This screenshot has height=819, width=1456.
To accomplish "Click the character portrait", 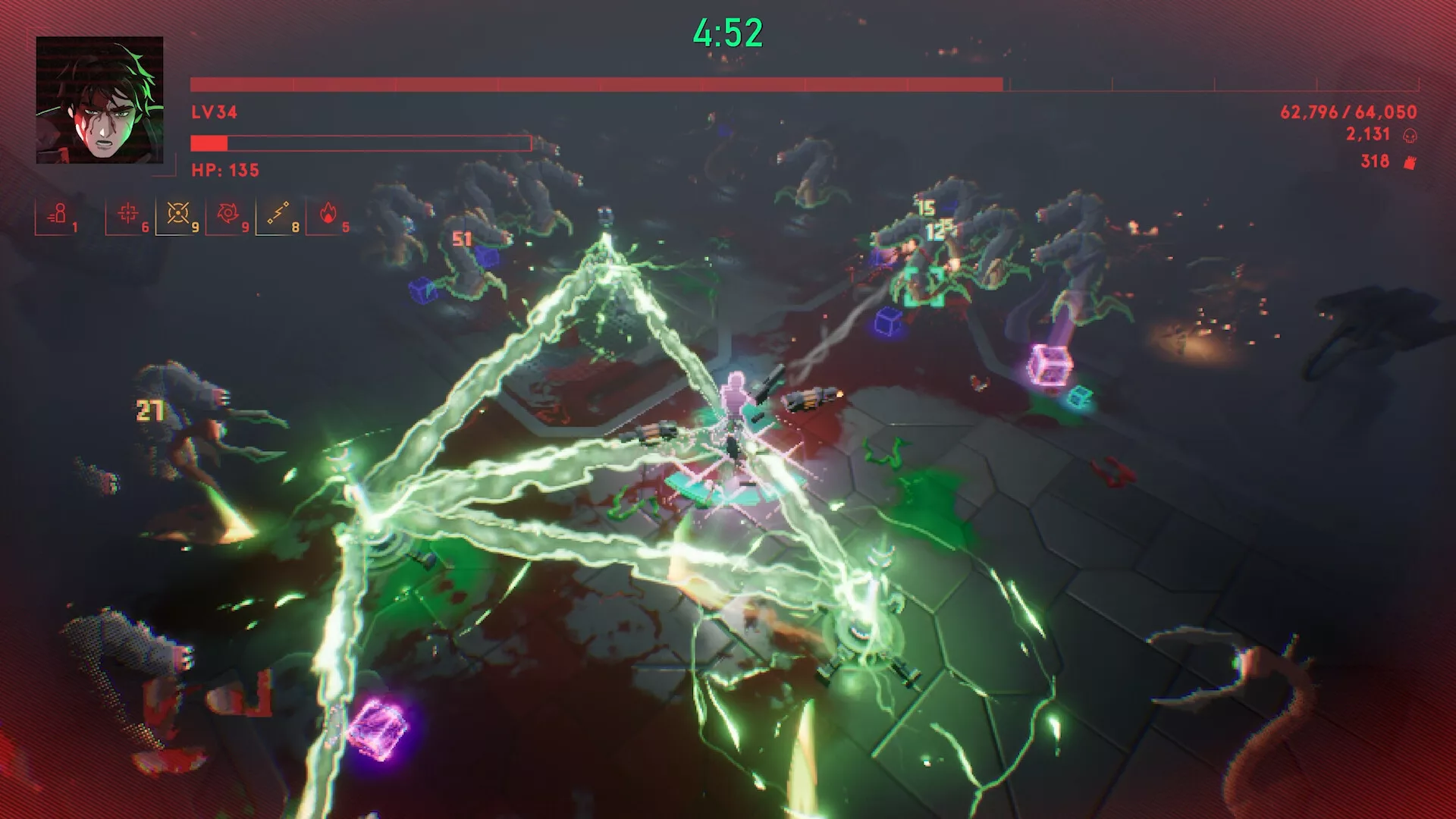I will coord(99,100).
